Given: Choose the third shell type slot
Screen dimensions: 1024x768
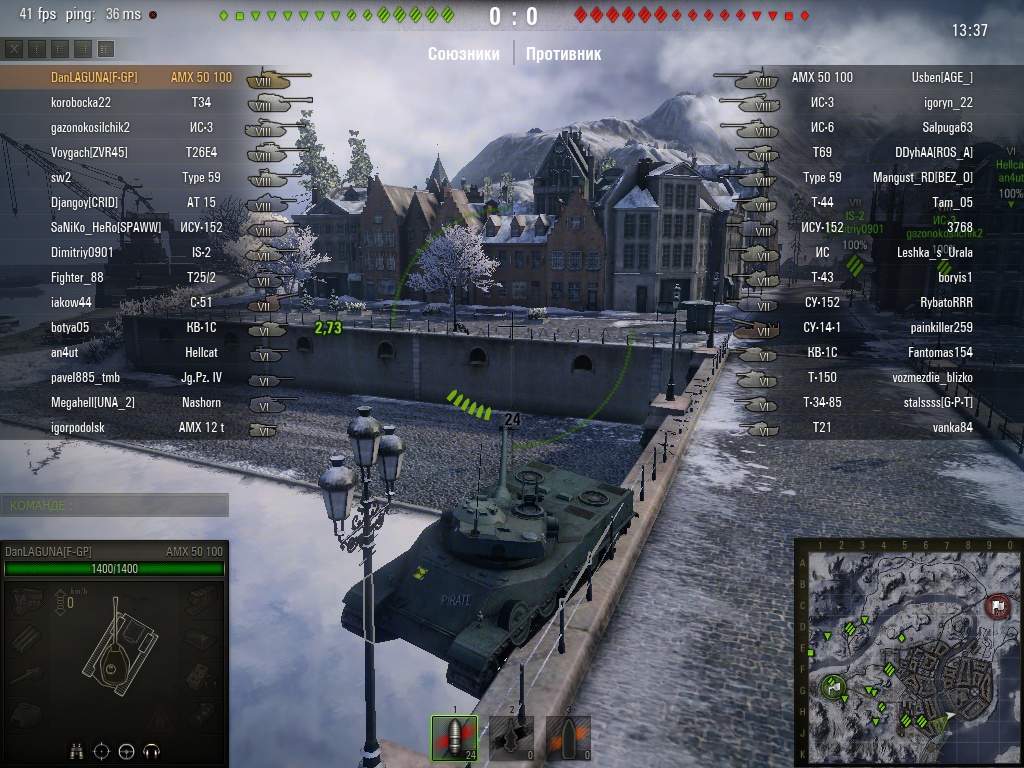Looking at the screenshot, I should [x=568, y=738].
